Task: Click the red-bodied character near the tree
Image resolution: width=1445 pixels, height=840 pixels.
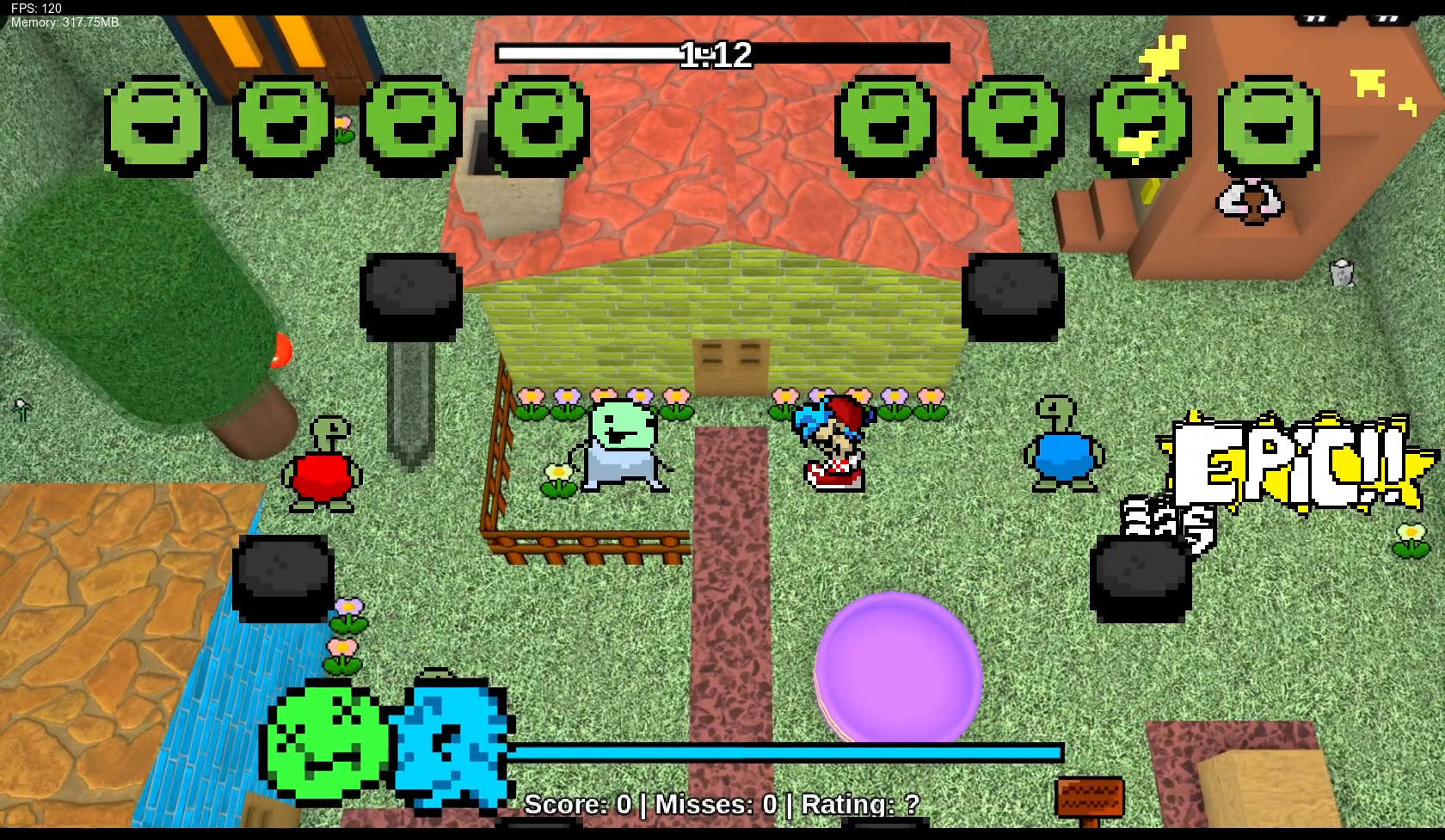Action: click(x=324, y=464)
